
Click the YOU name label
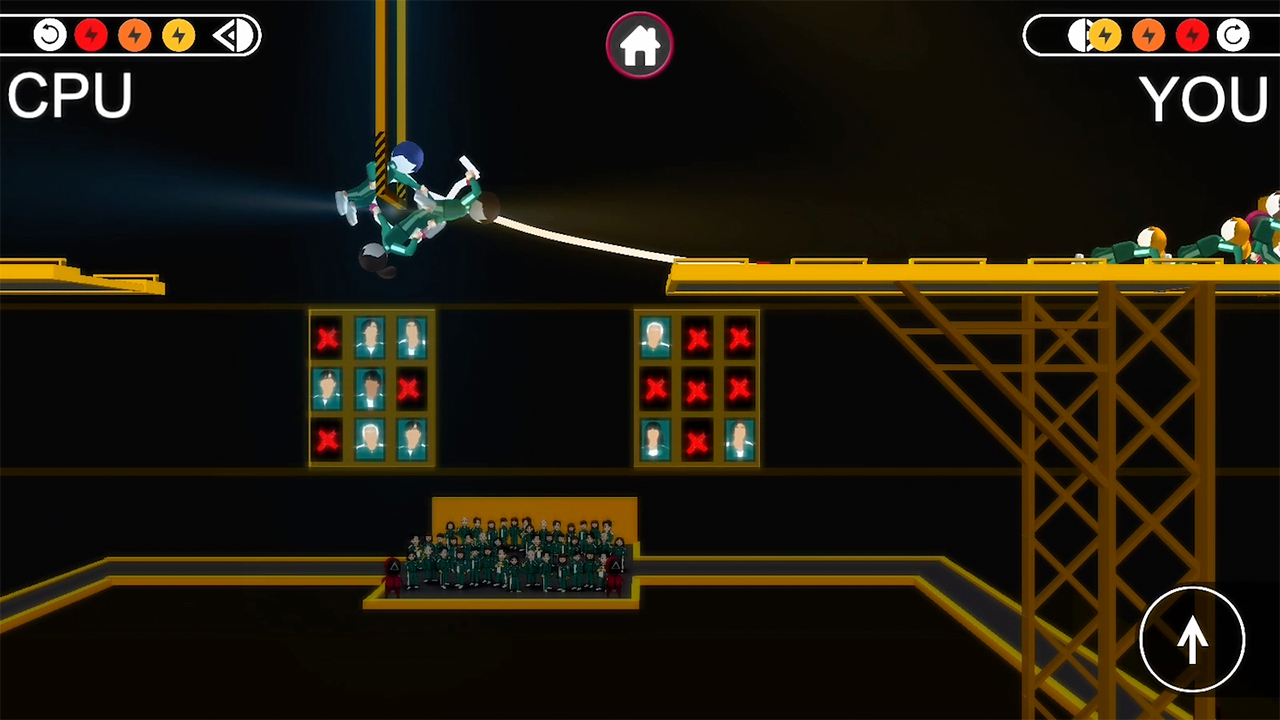[x=1203, y=96]
